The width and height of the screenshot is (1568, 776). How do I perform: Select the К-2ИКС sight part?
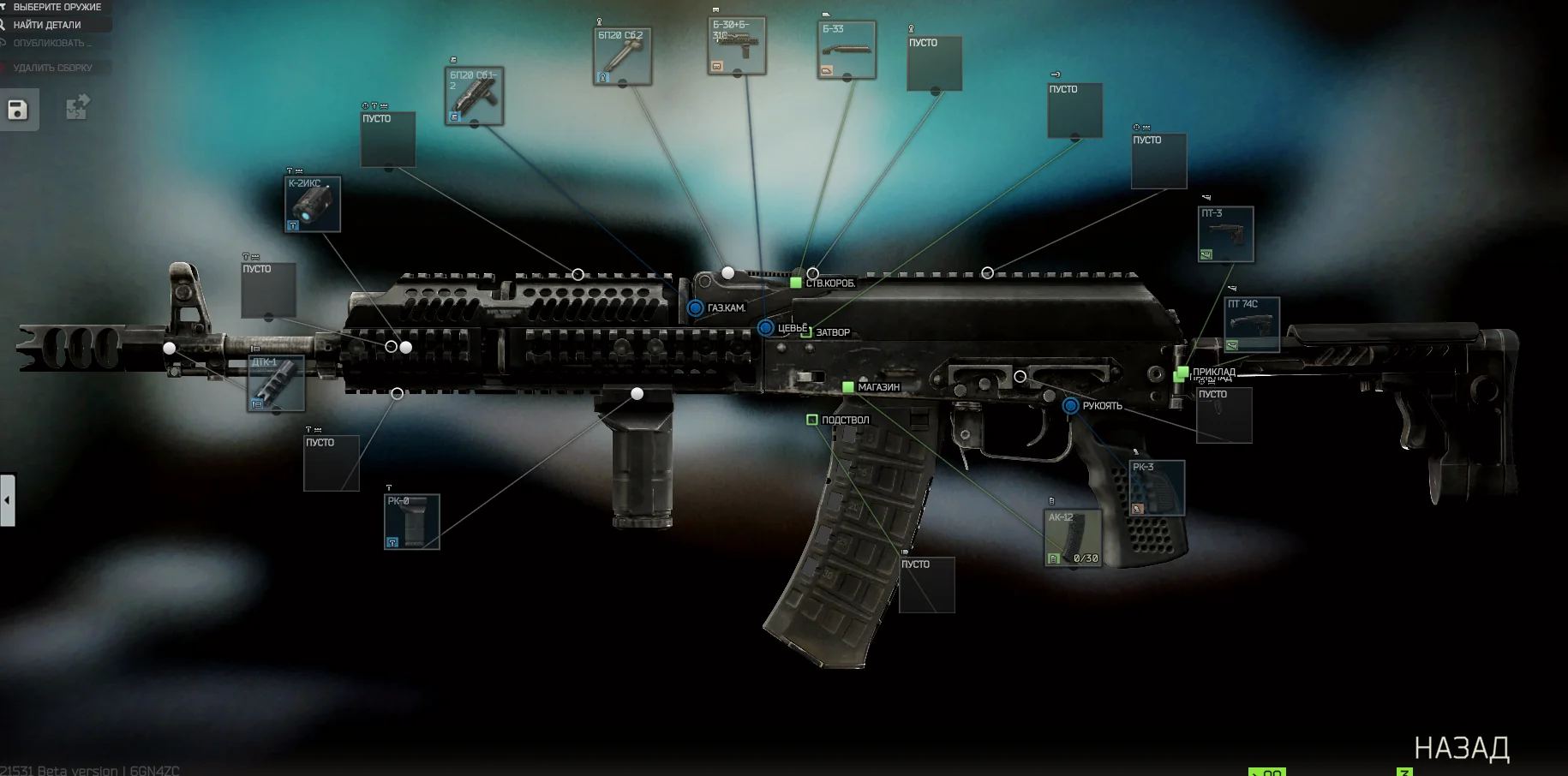click(311, 204)
